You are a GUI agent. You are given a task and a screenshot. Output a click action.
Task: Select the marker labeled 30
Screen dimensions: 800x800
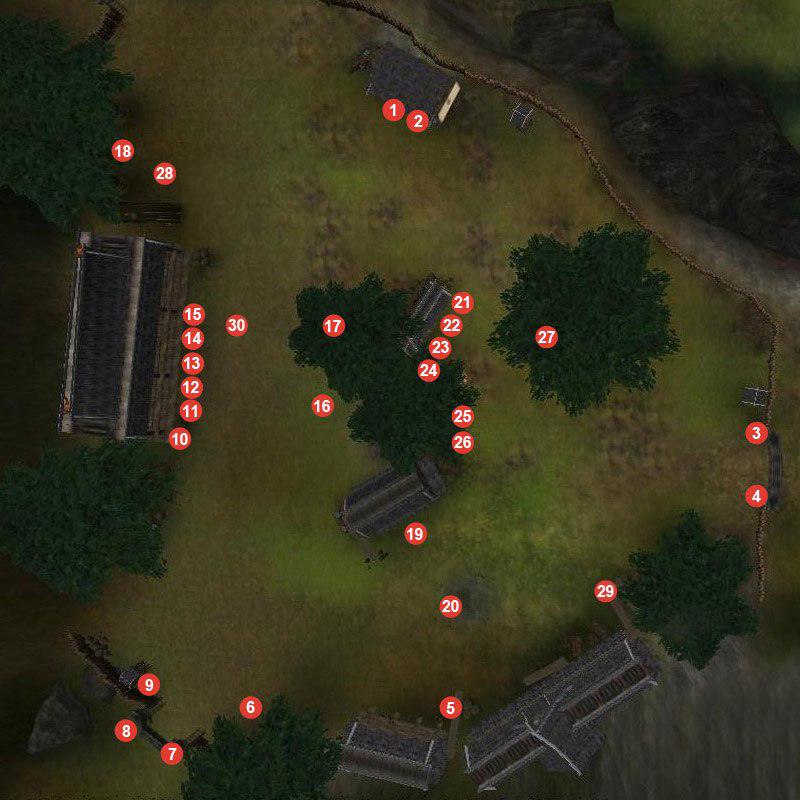[x=236, y=325]
